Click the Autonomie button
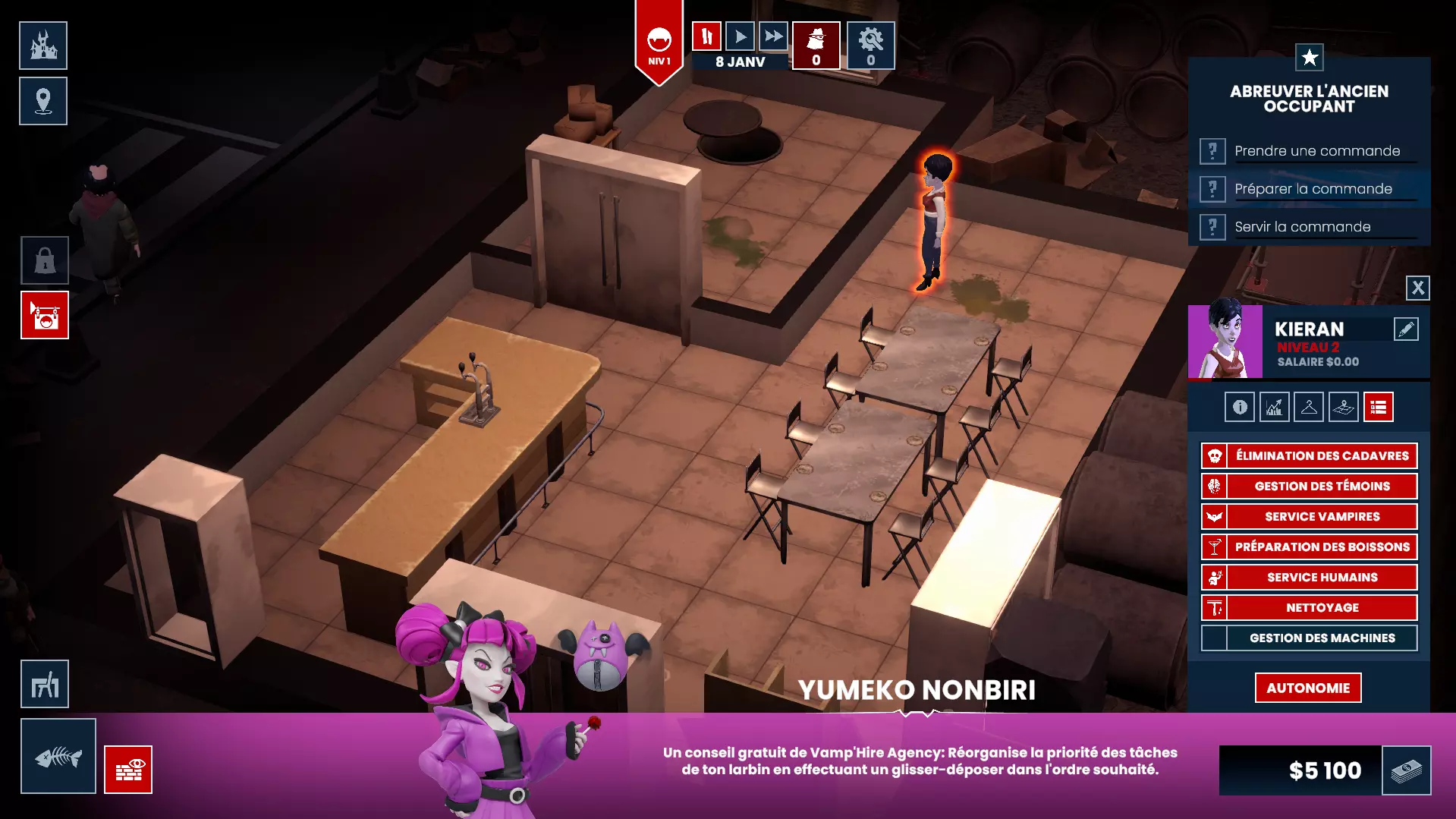The width and height of the screenshot is (1456, 819). pos(1307,688)
